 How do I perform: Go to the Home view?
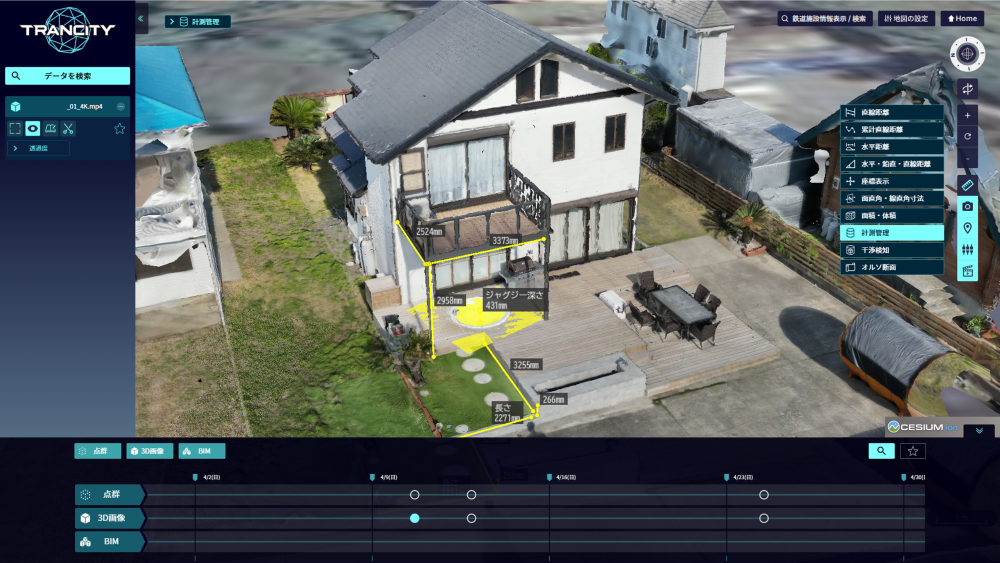point(962,19)
